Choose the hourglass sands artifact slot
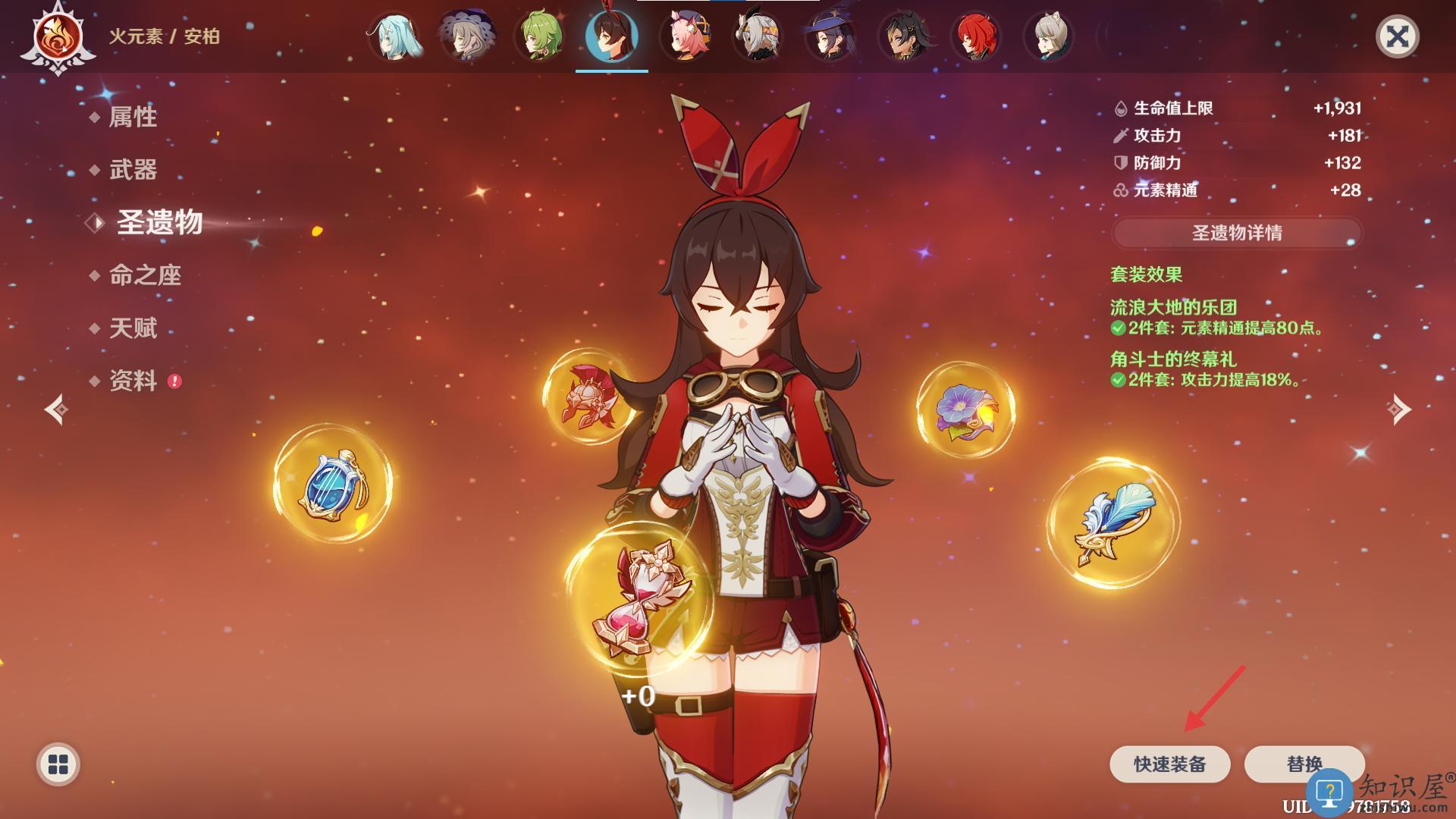The height and width of the screenshot is (819, 1456). (639, 599)
